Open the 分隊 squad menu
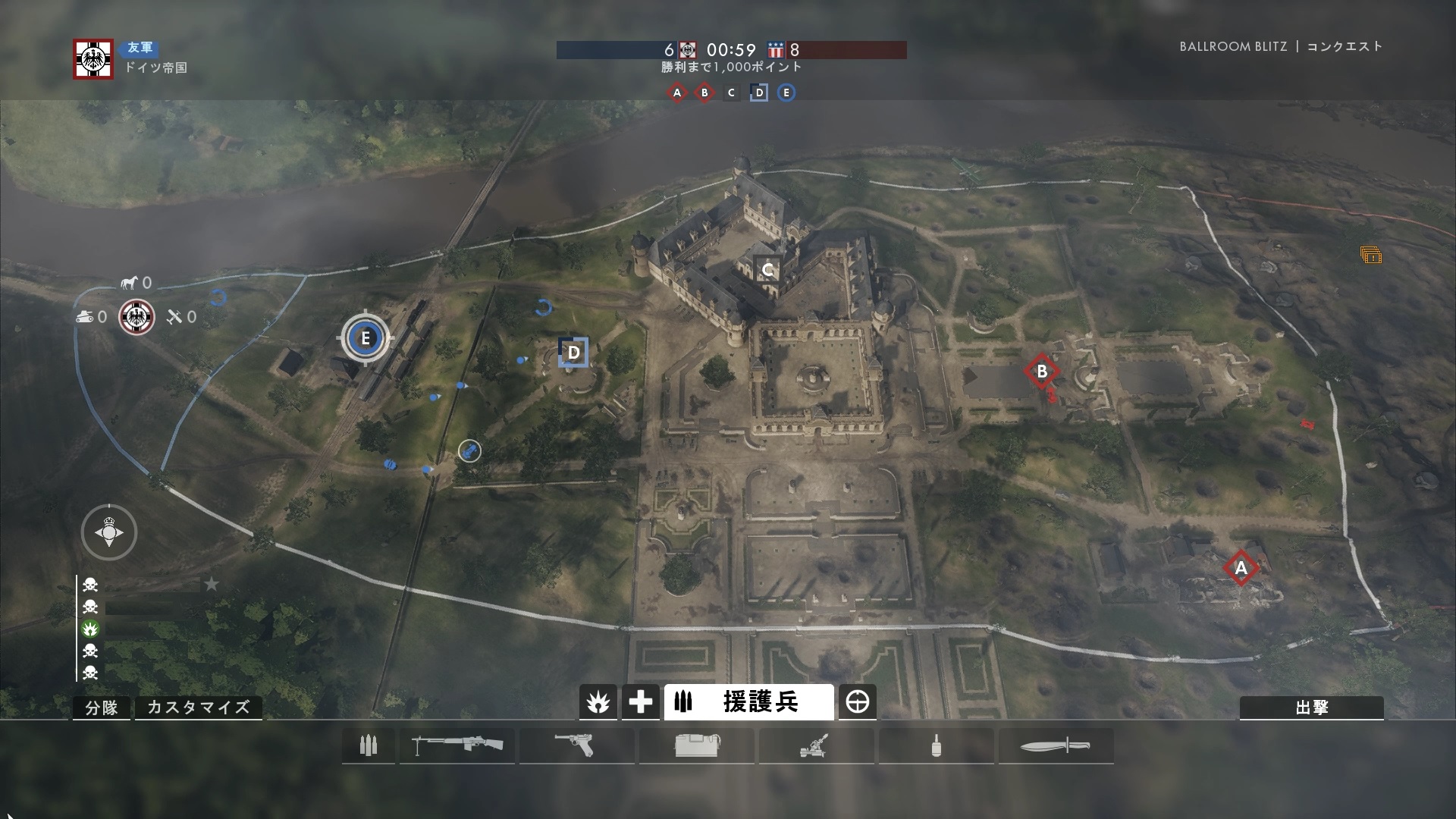 click(102, 708)
